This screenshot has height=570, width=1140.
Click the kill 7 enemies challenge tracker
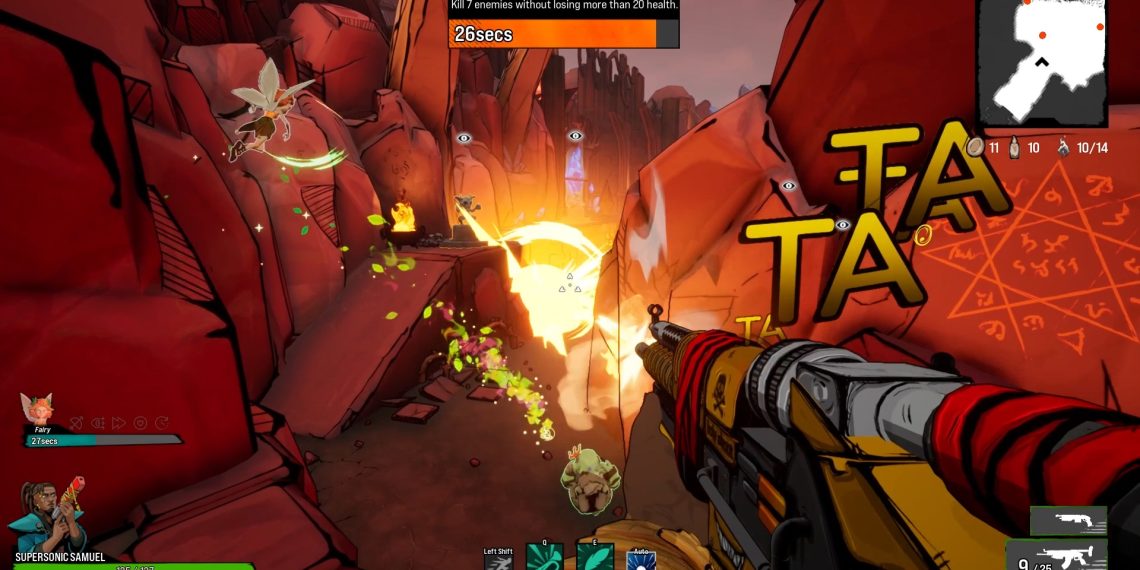click(x=563, y=25)
